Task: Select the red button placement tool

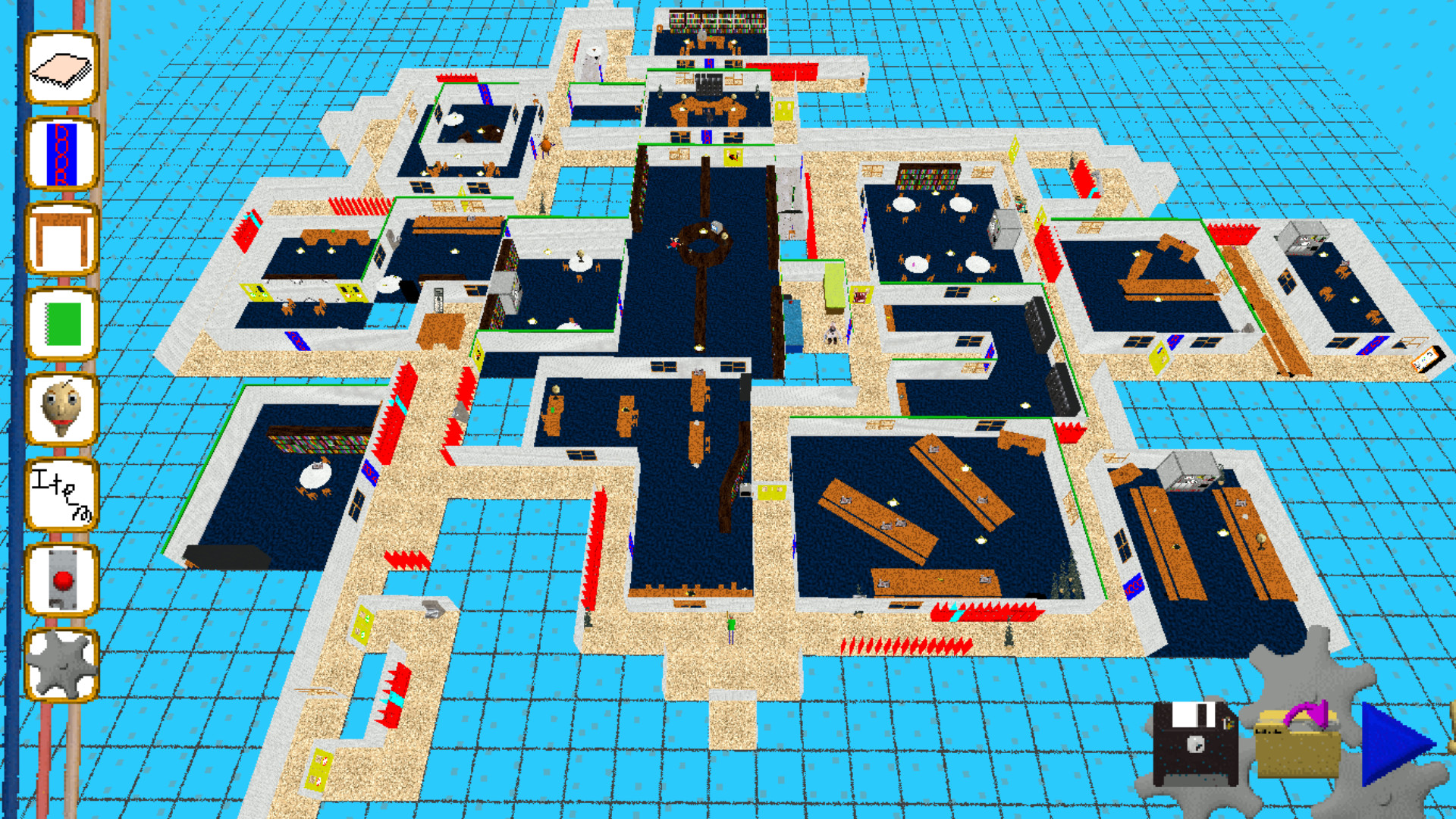Action: 61,580
